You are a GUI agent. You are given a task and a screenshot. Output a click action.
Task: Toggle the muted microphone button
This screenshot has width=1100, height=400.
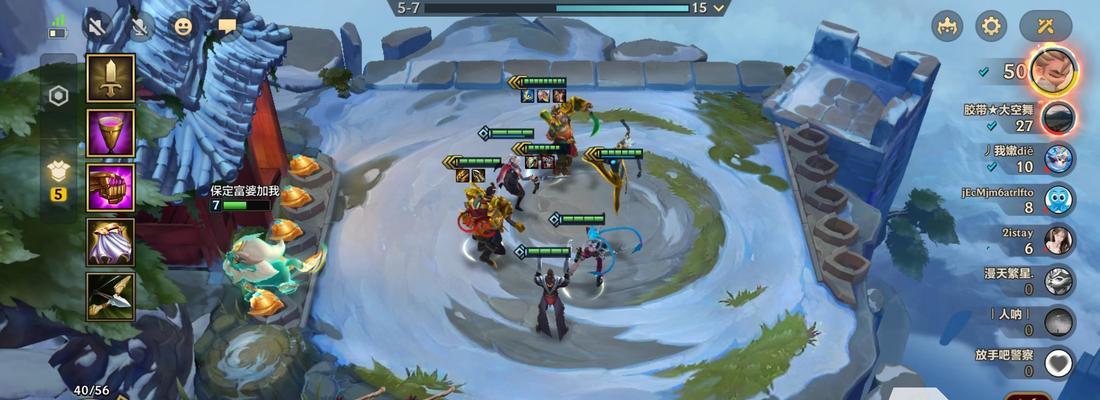(140, 27)
